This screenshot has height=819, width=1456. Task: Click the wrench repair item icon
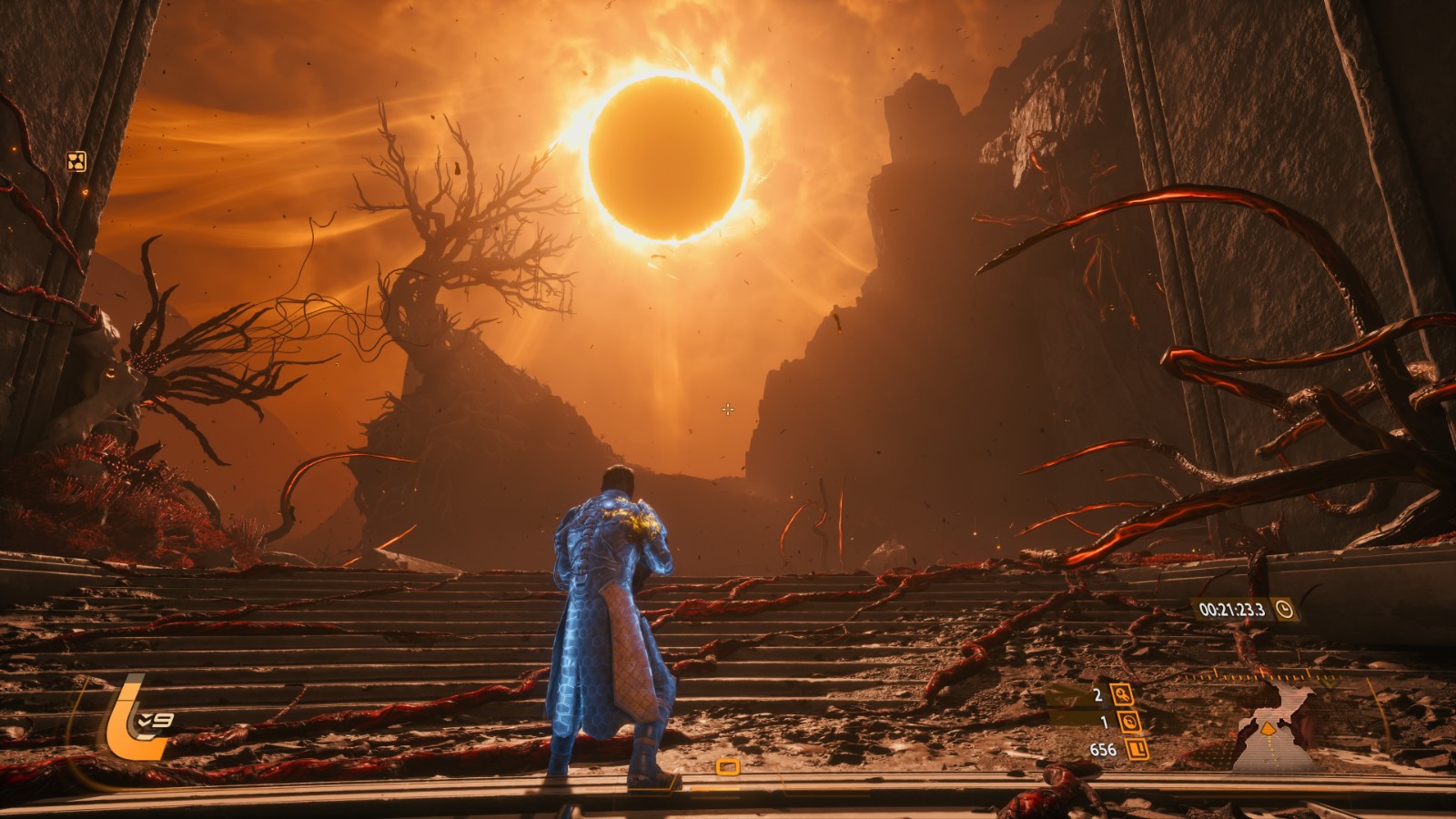(1122, 695)
